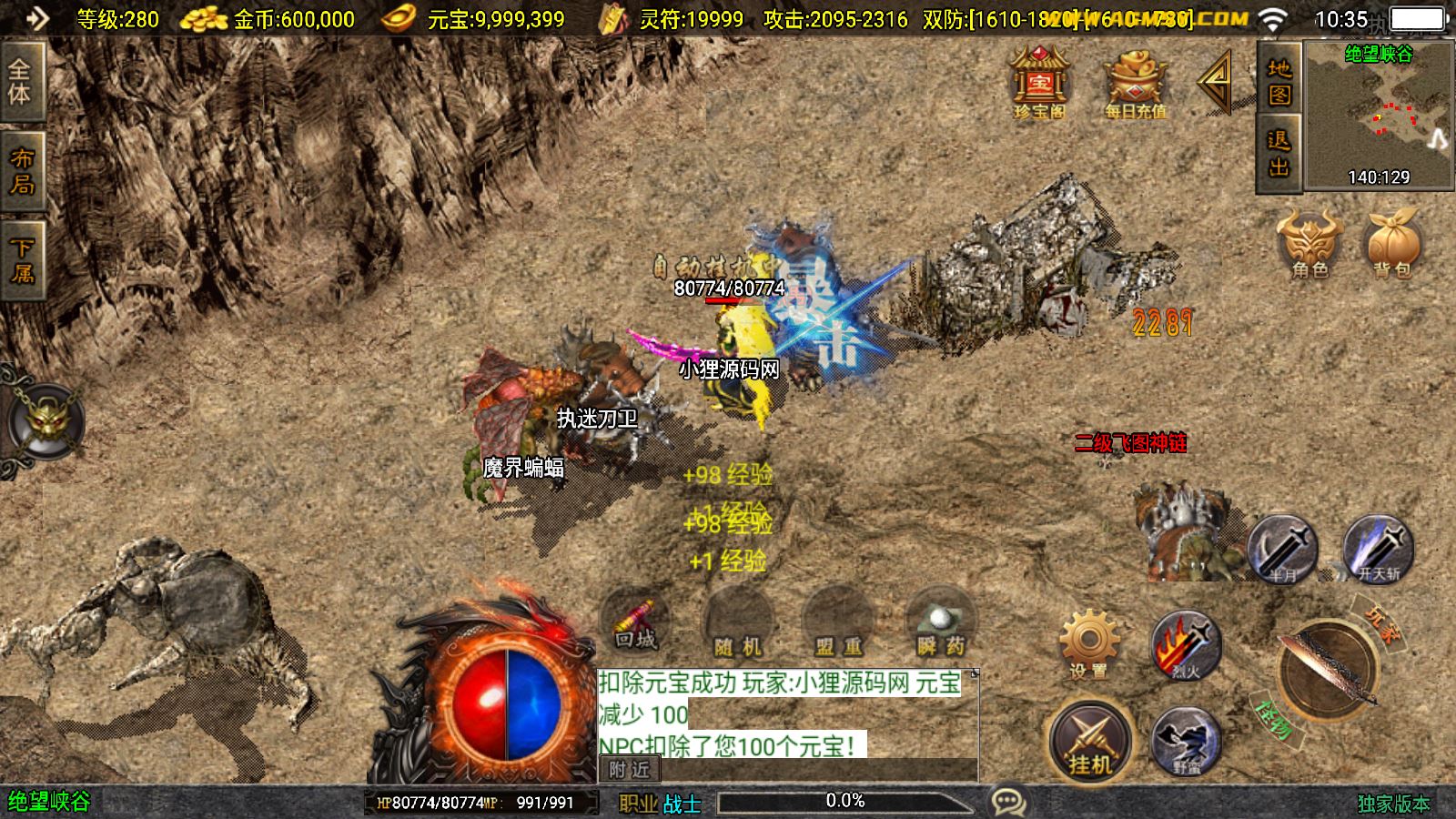The image size is (1456, 819).
Task: Open the 背包 backpack
Action: [1392, 243]
